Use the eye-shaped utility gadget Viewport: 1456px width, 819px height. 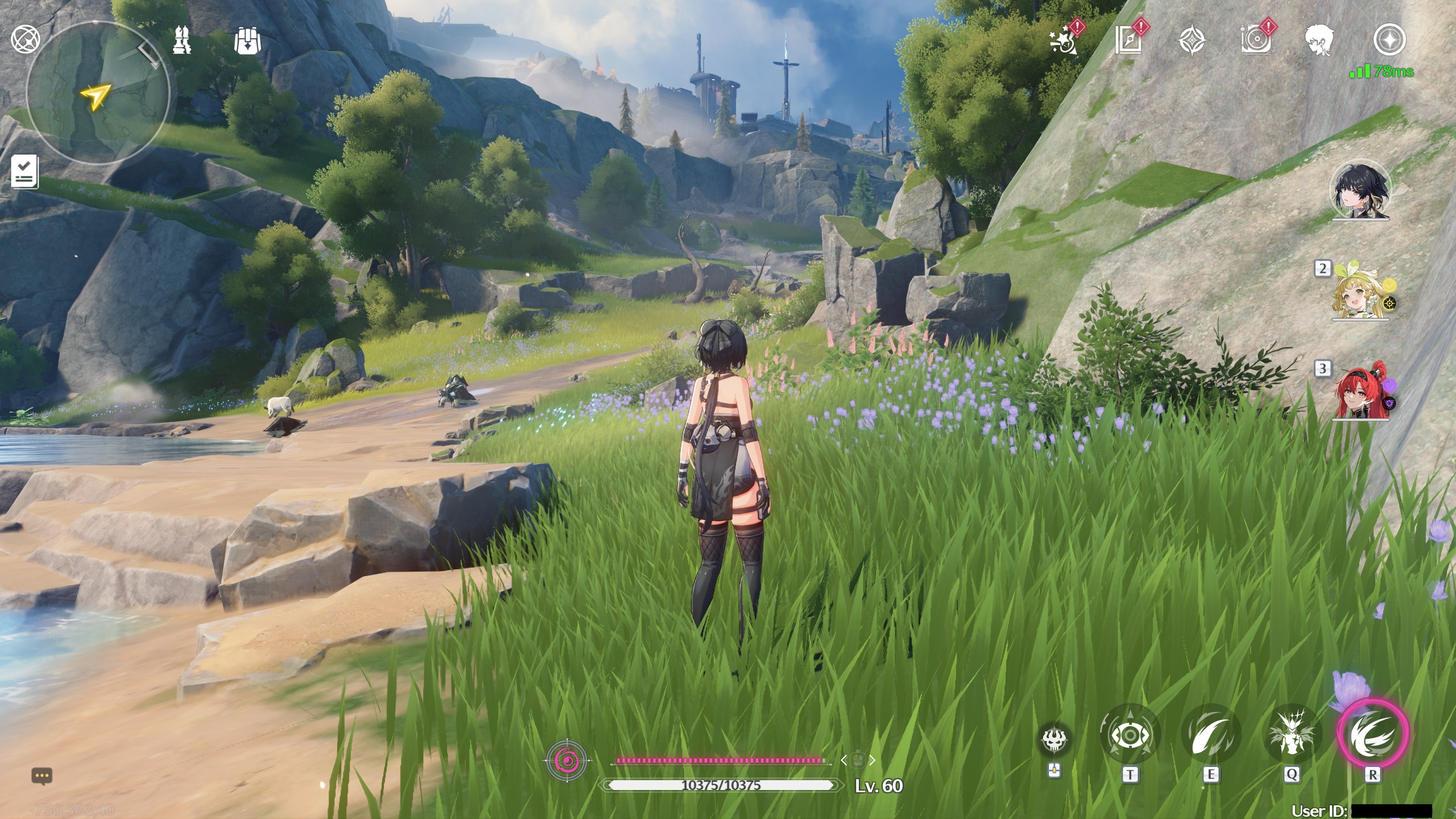pyautogui.click(x=1130, y=736)
